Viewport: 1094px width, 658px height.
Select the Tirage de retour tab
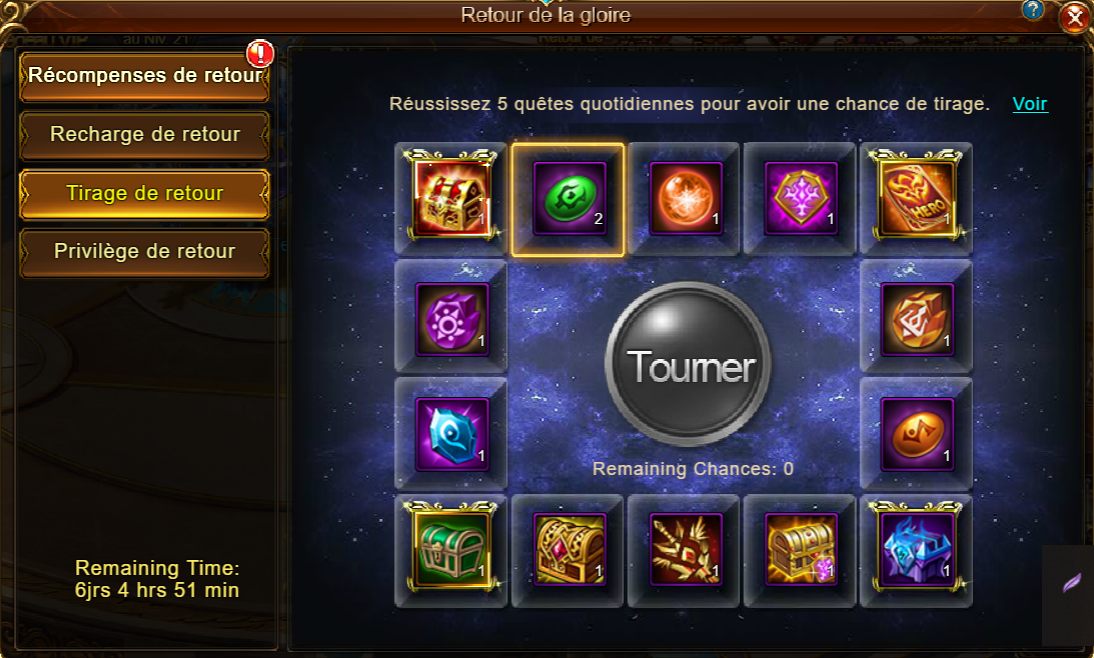coord(144,192)
